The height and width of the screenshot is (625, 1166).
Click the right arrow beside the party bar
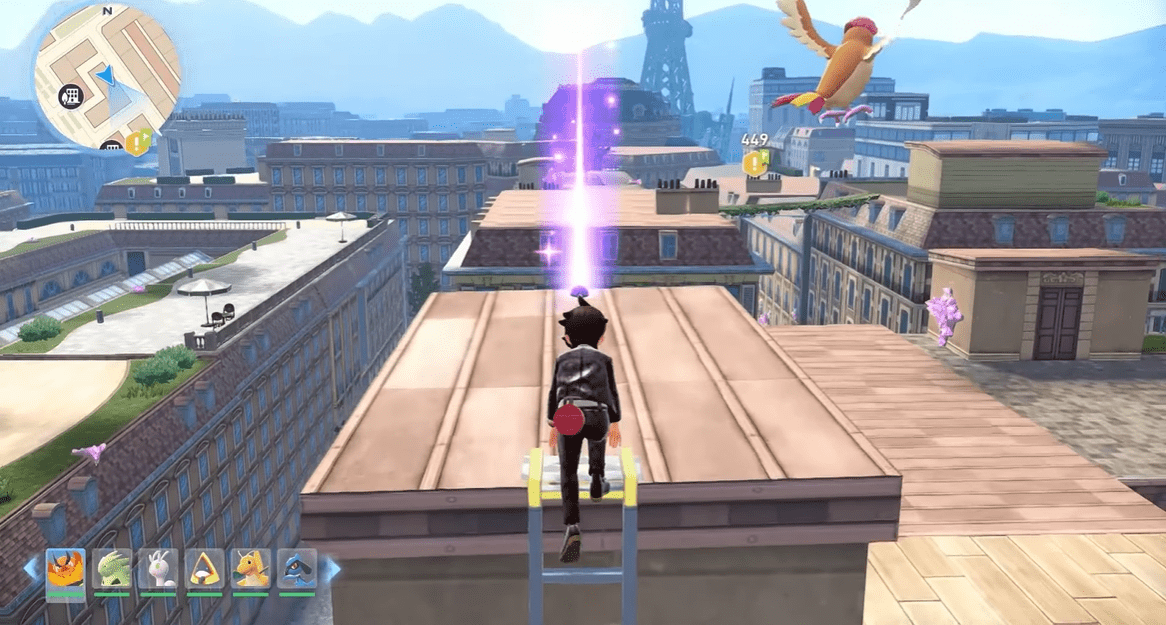coord(330,569)
